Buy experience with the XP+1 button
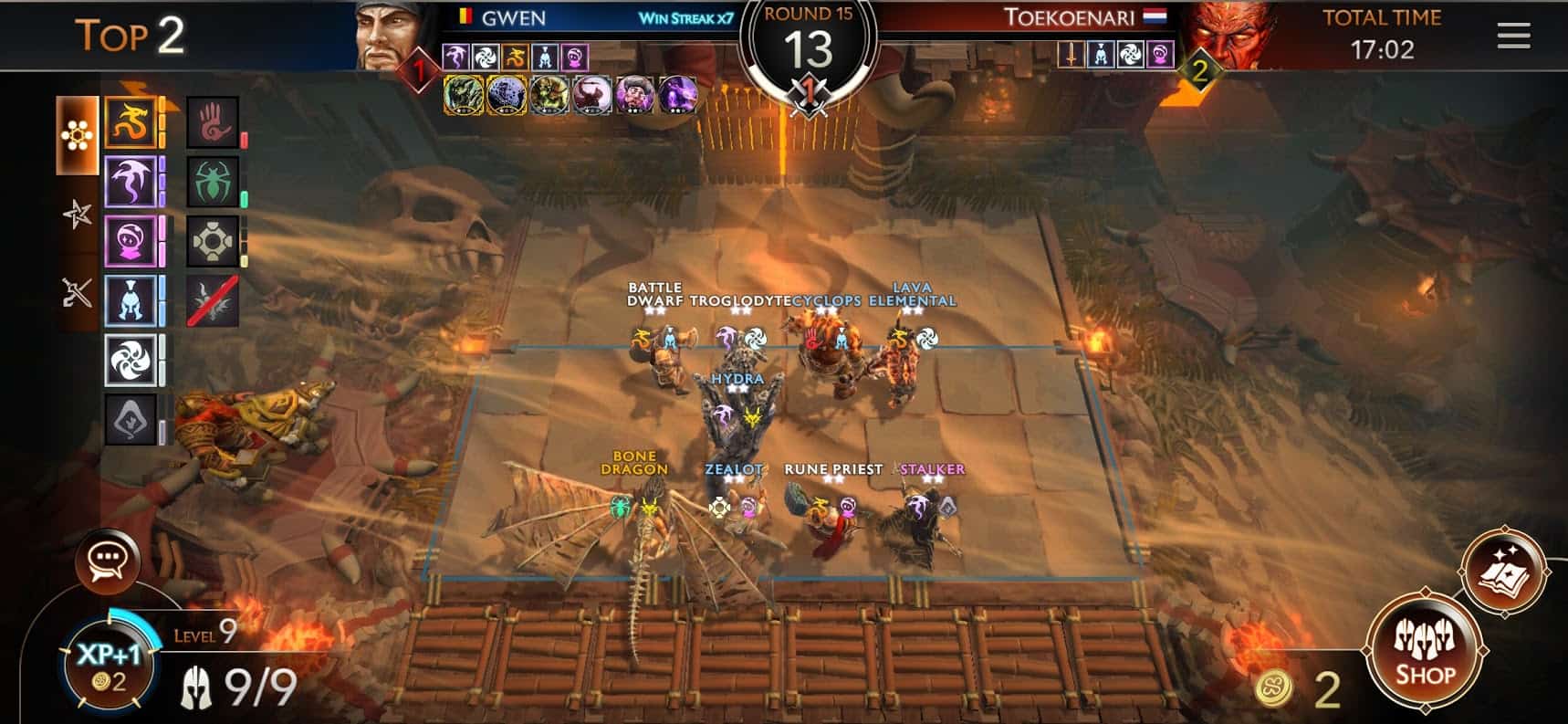The width and height of the screenshot is (1568, 724). (108, 663)
